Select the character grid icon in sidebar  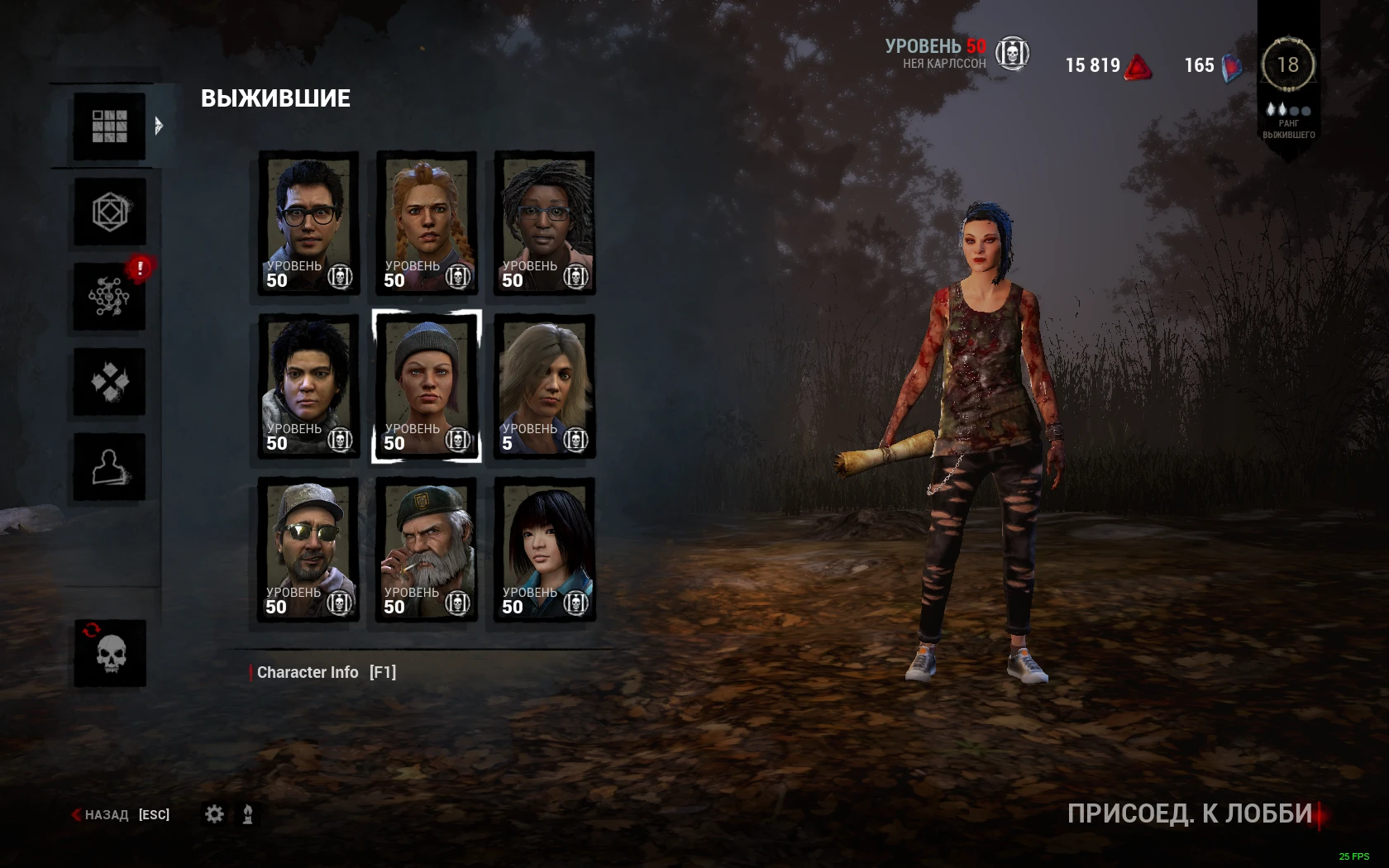click(108, 126)
